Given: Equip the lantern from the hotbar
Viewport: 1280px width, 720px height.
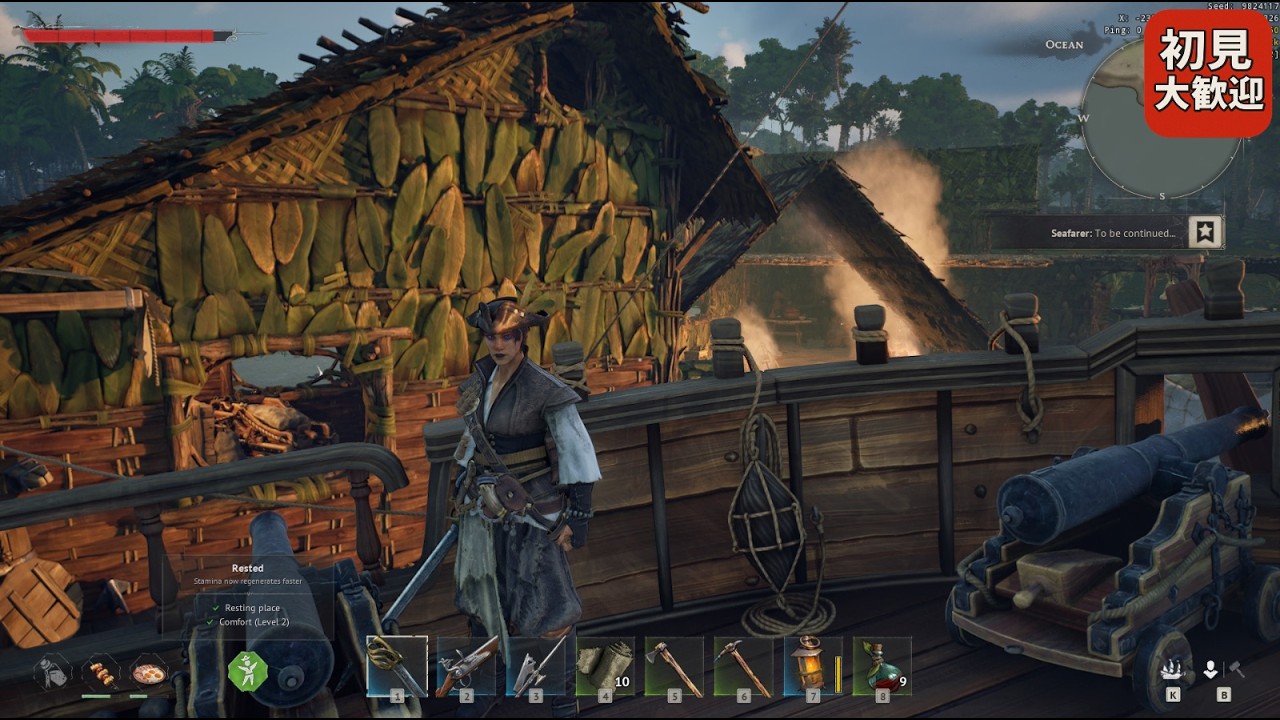Looking at the screenshot, I should point(812,666).
